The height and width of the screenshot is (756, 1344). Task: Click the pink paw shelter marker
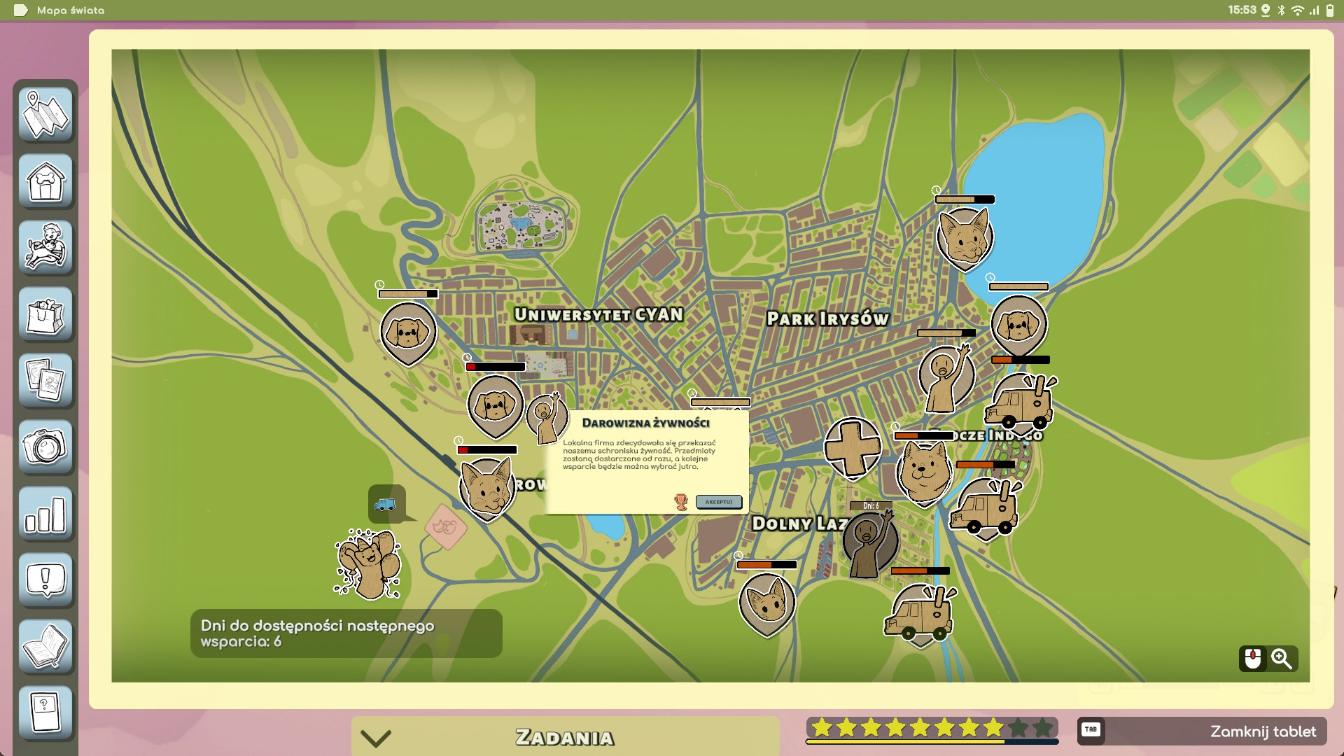pyautogui.click(x=446, y=526)
